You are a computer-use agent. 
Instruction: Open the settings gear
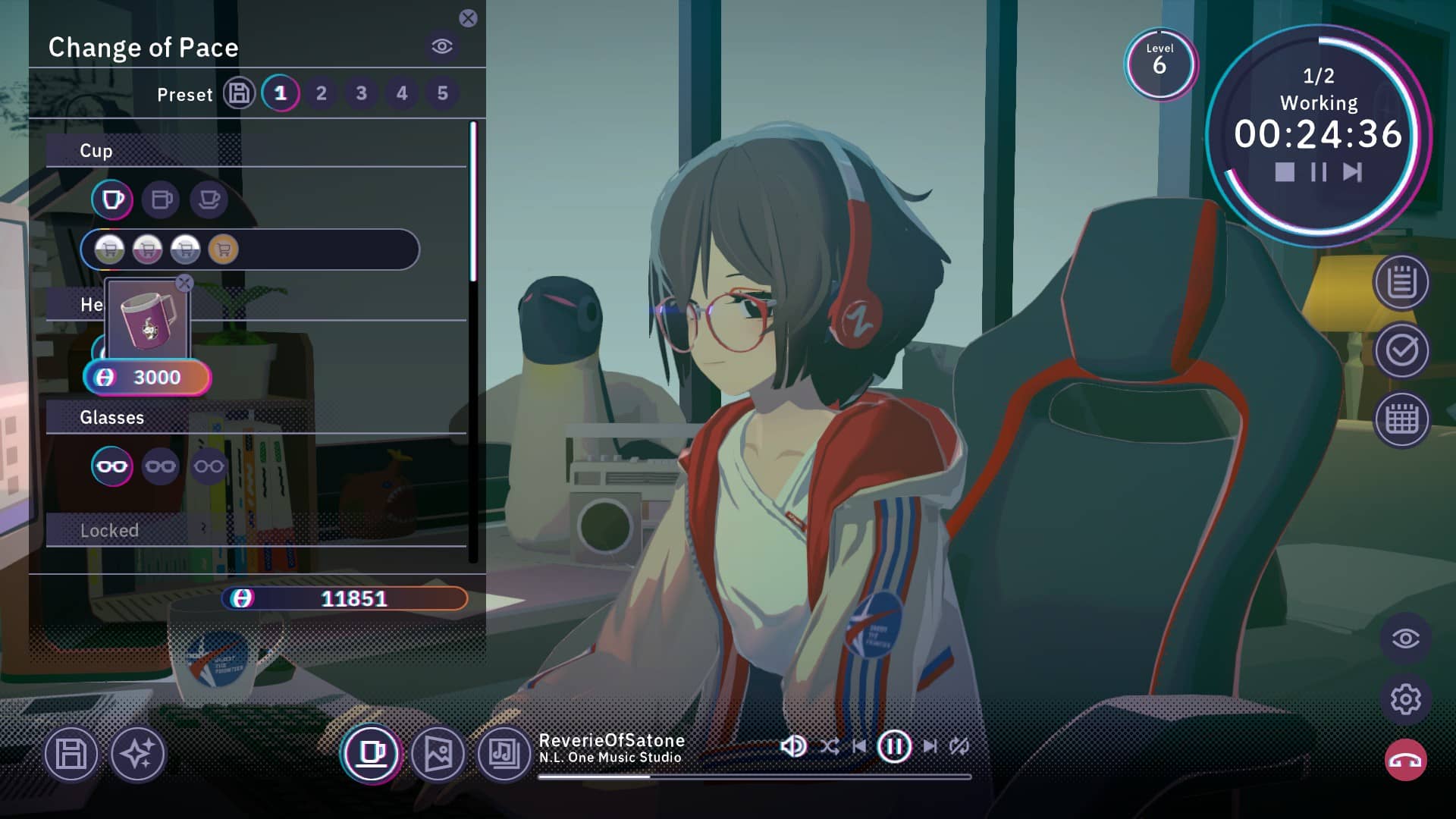(1405, 699)
